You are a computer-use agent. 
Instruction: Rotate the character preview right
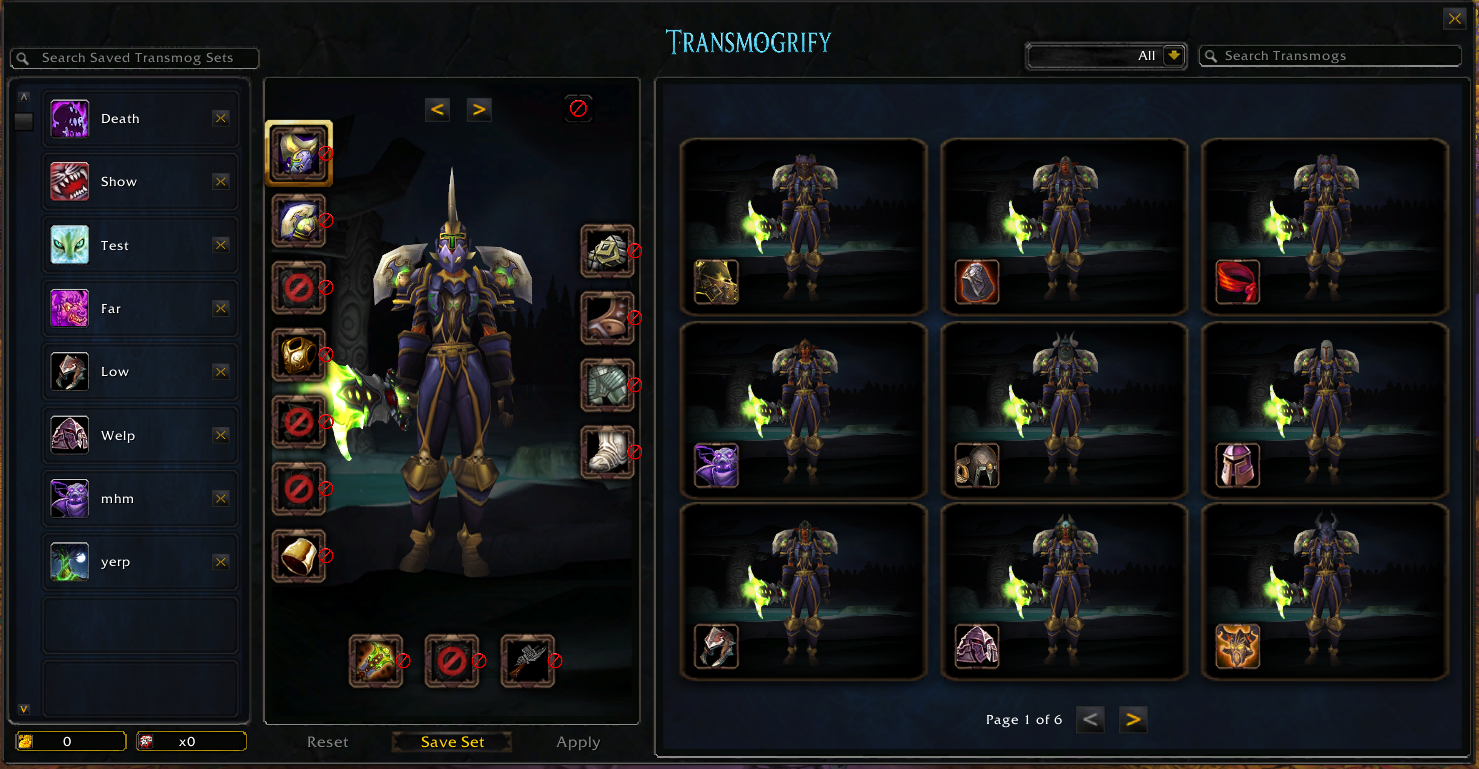tap(479, 109)
